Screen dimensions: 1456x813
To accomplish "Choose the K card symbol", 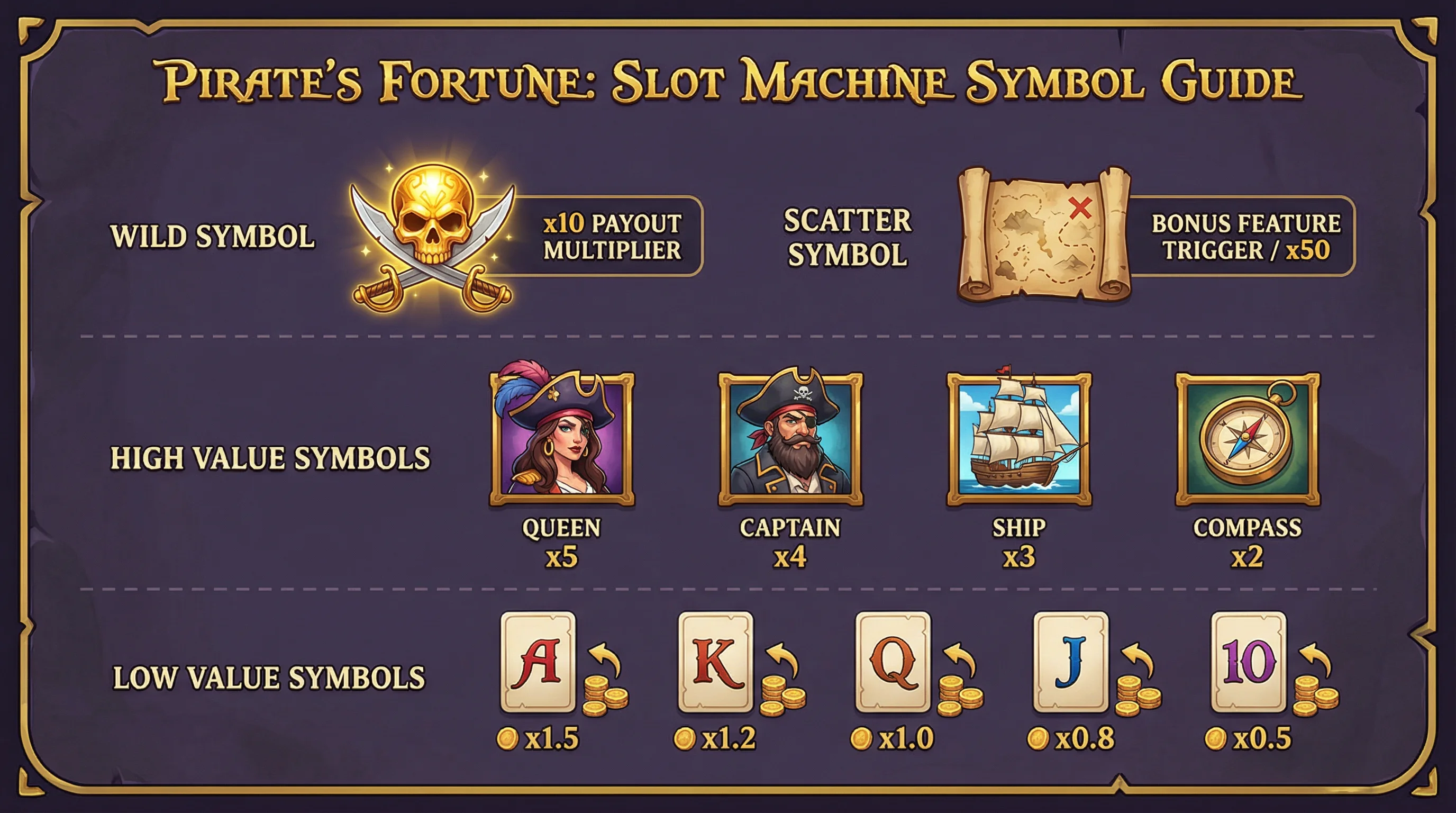I will (715, 662).
